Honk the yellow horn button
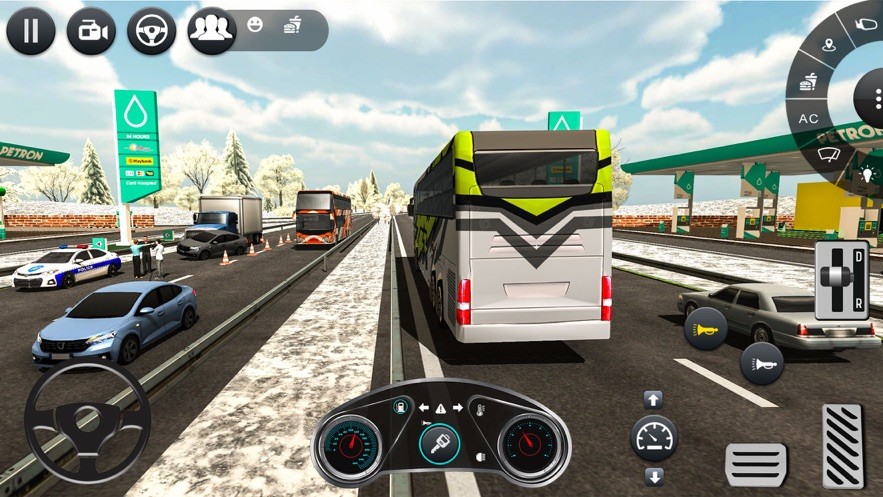The height and width of the screenshot is (497, 883). [706, 328]
